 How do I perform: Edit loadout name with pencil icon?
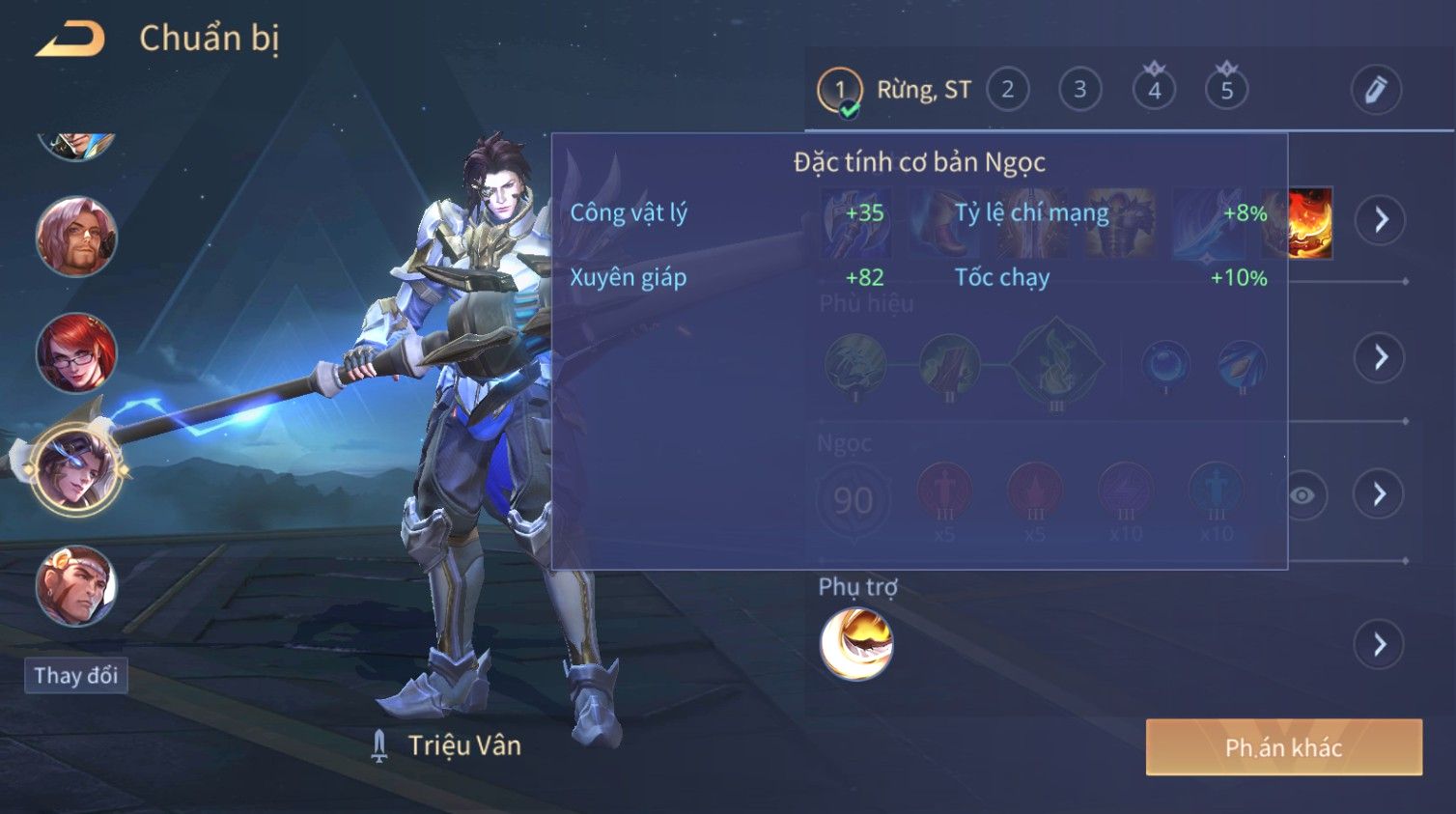(1375, 90)
